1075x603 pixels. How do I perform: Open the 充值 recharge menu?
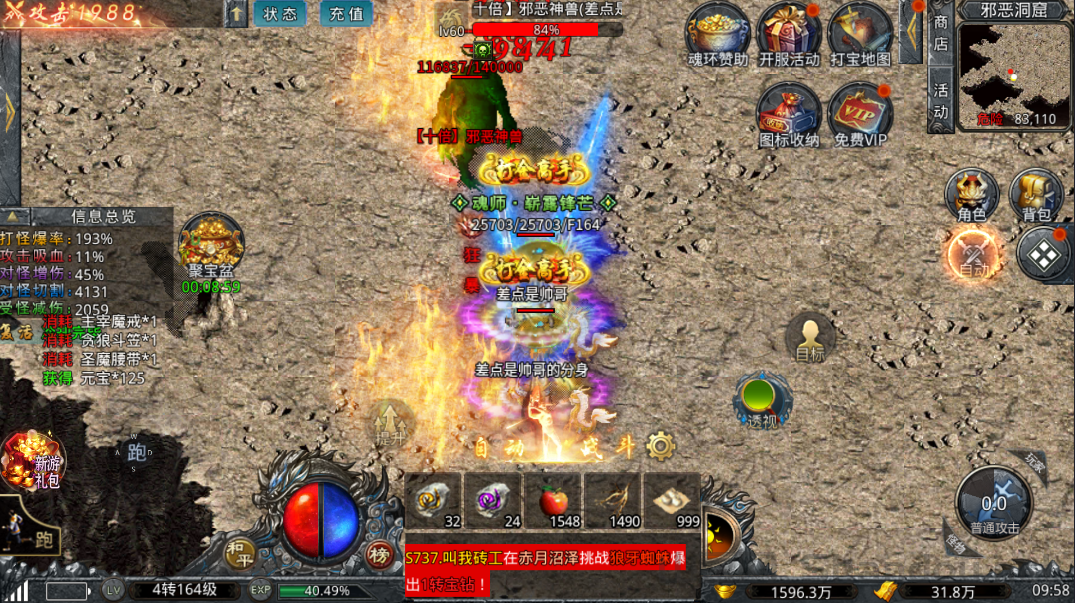click(346, 14)
